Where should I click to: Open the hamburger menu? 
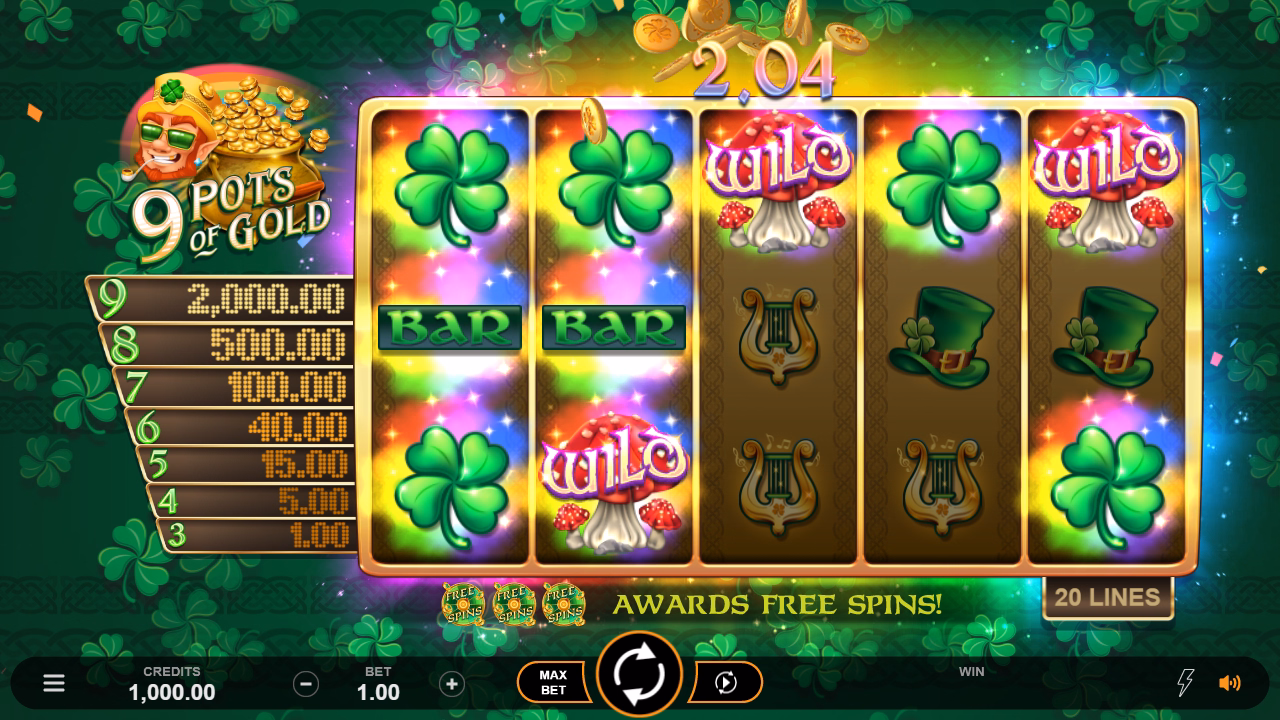tap(54, 683)
